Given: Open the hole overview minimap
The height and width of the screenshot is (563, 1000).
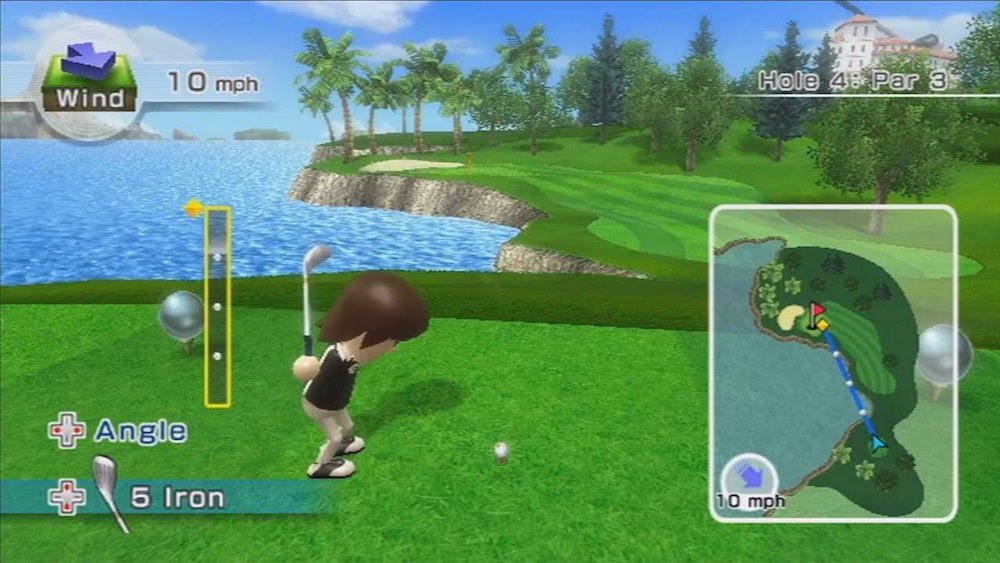Looking at the screenshot, I should click(832, 362).
